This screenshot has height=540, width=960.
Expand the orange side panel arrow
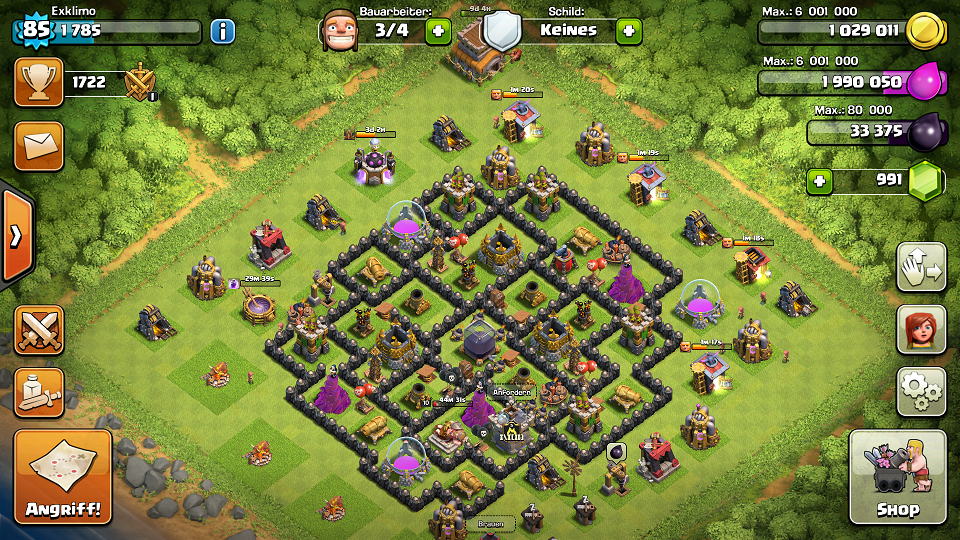coord(15,236)
